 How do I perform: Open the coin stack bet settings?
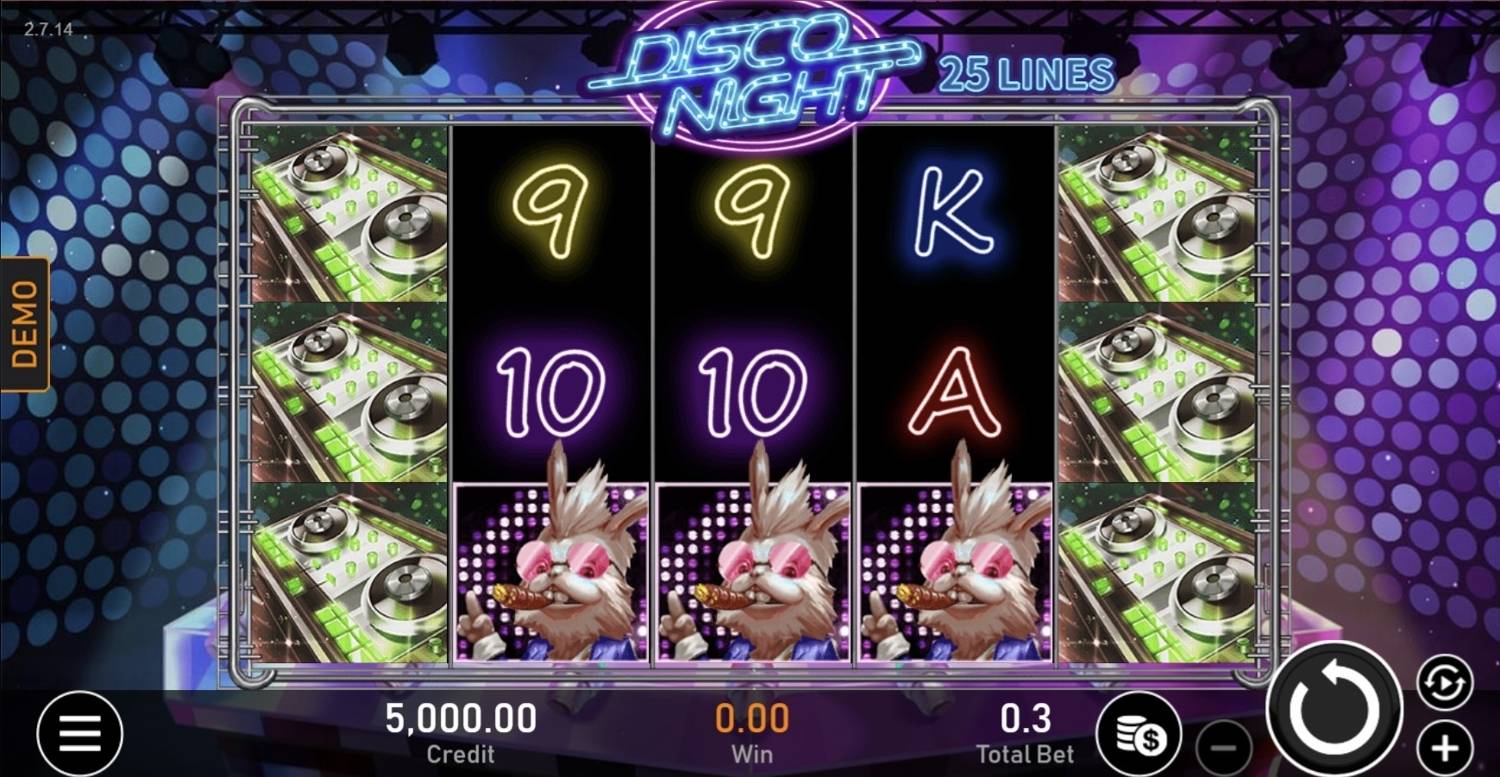pos(1139,735)
